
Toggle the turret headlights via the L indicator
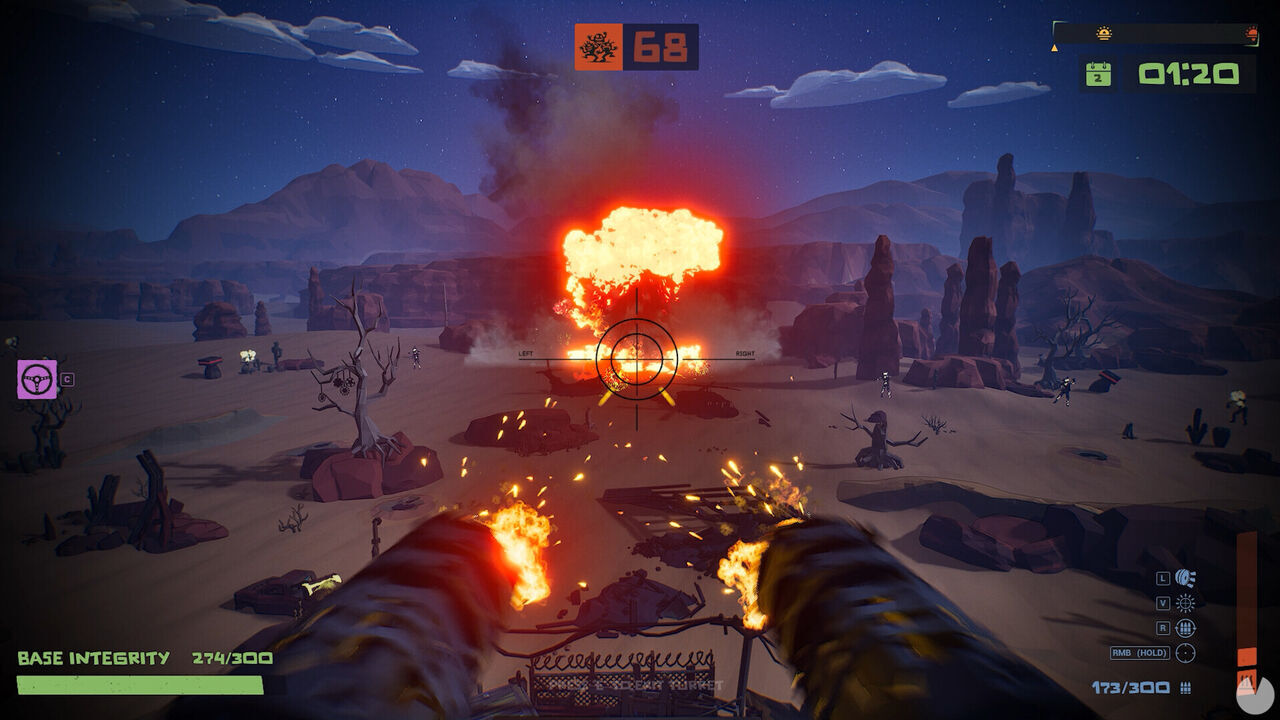click(x=1162, y=577)
